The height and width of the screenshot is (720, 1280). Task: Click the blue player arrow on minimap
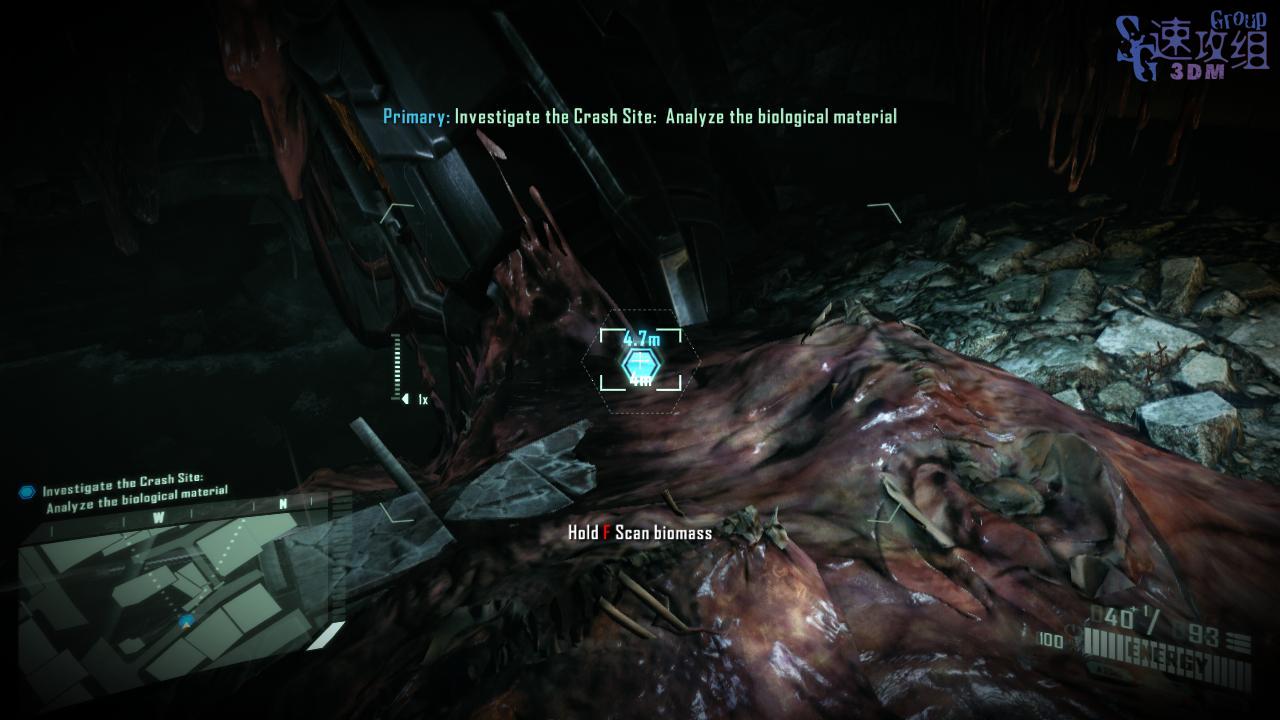click(x=186, y=621)
